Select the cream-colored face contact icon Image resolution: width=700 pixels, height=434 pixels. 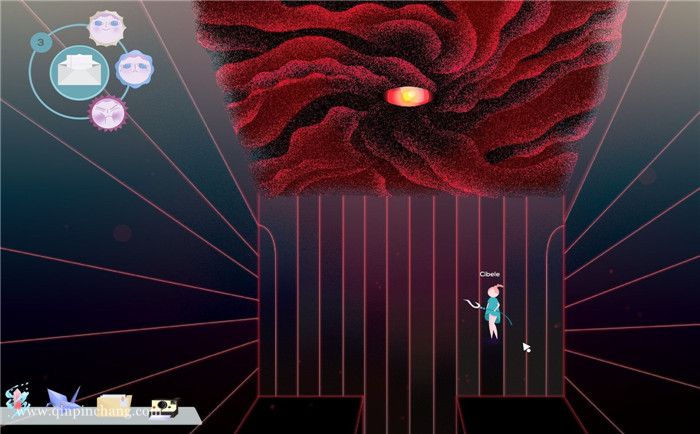(x=104, y=27)
